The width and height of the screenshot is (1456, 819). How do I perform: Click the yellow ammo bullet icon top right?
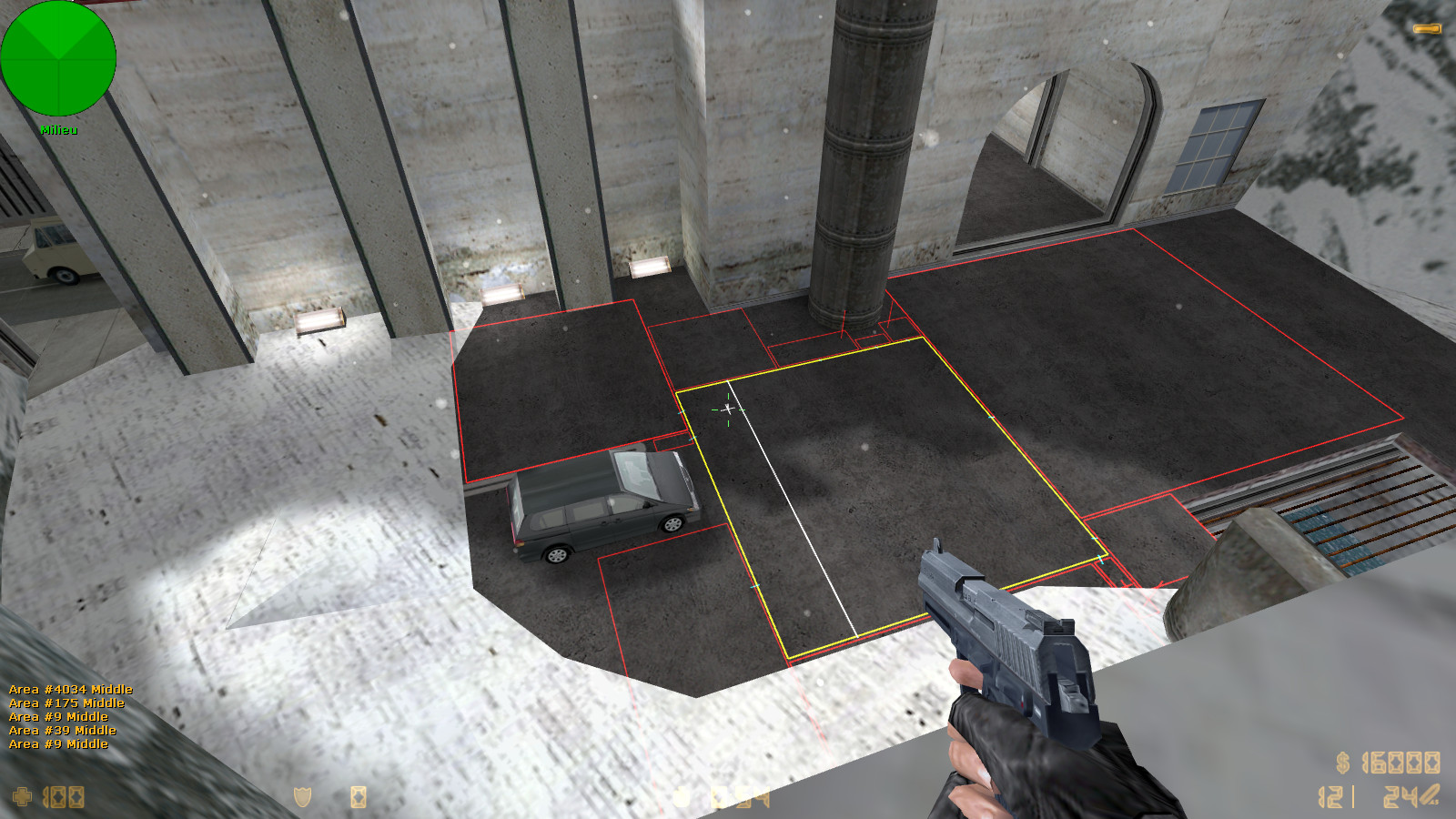(x=1429, y=27)
